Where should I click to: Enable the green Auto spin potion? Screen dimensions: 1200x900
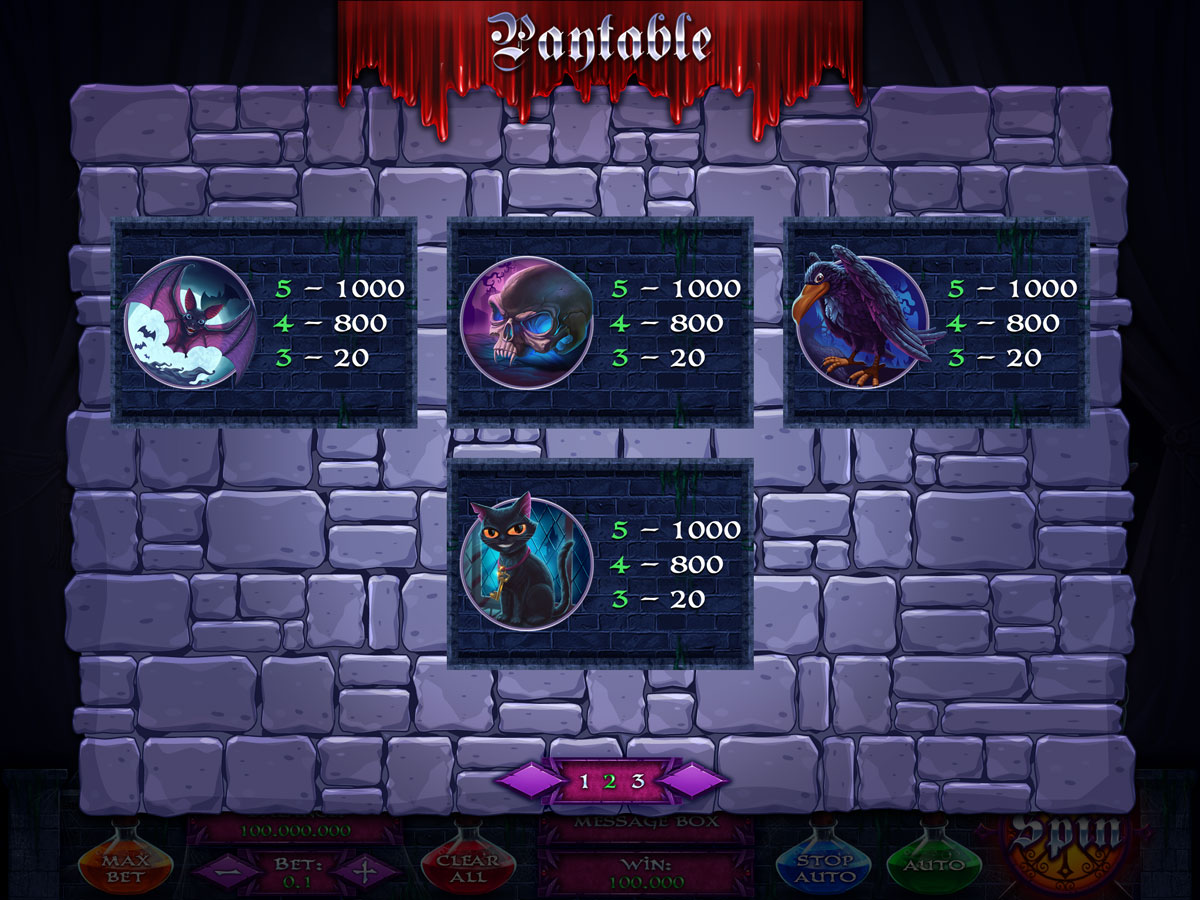[933, 862]
